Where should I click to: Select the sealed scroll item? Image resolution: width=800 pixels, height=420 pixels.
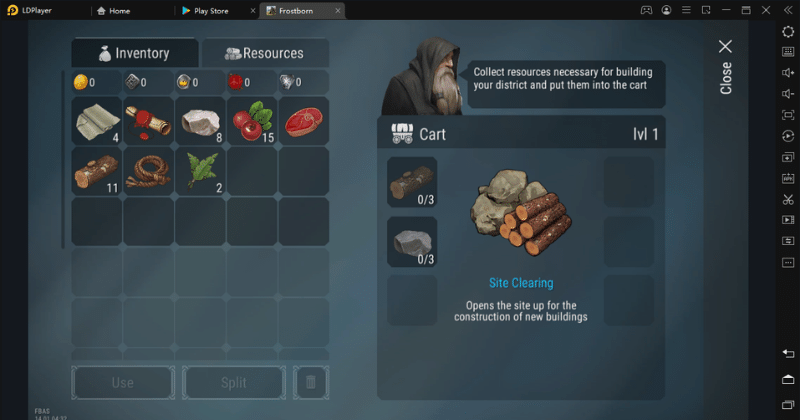click(x=148, y=121)
